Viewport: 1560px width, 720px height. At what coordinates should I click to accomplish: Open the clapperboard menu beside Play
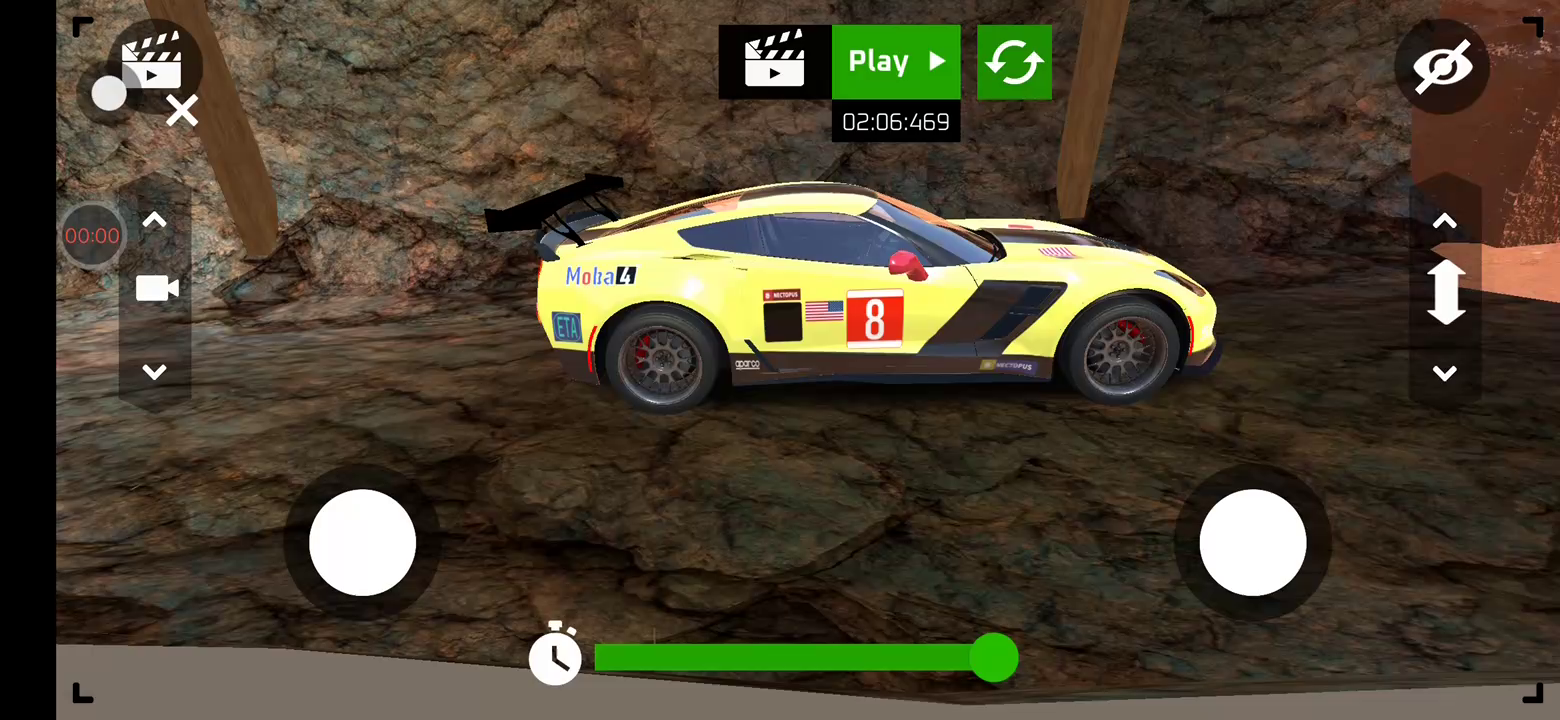click(x=775, y=62)
